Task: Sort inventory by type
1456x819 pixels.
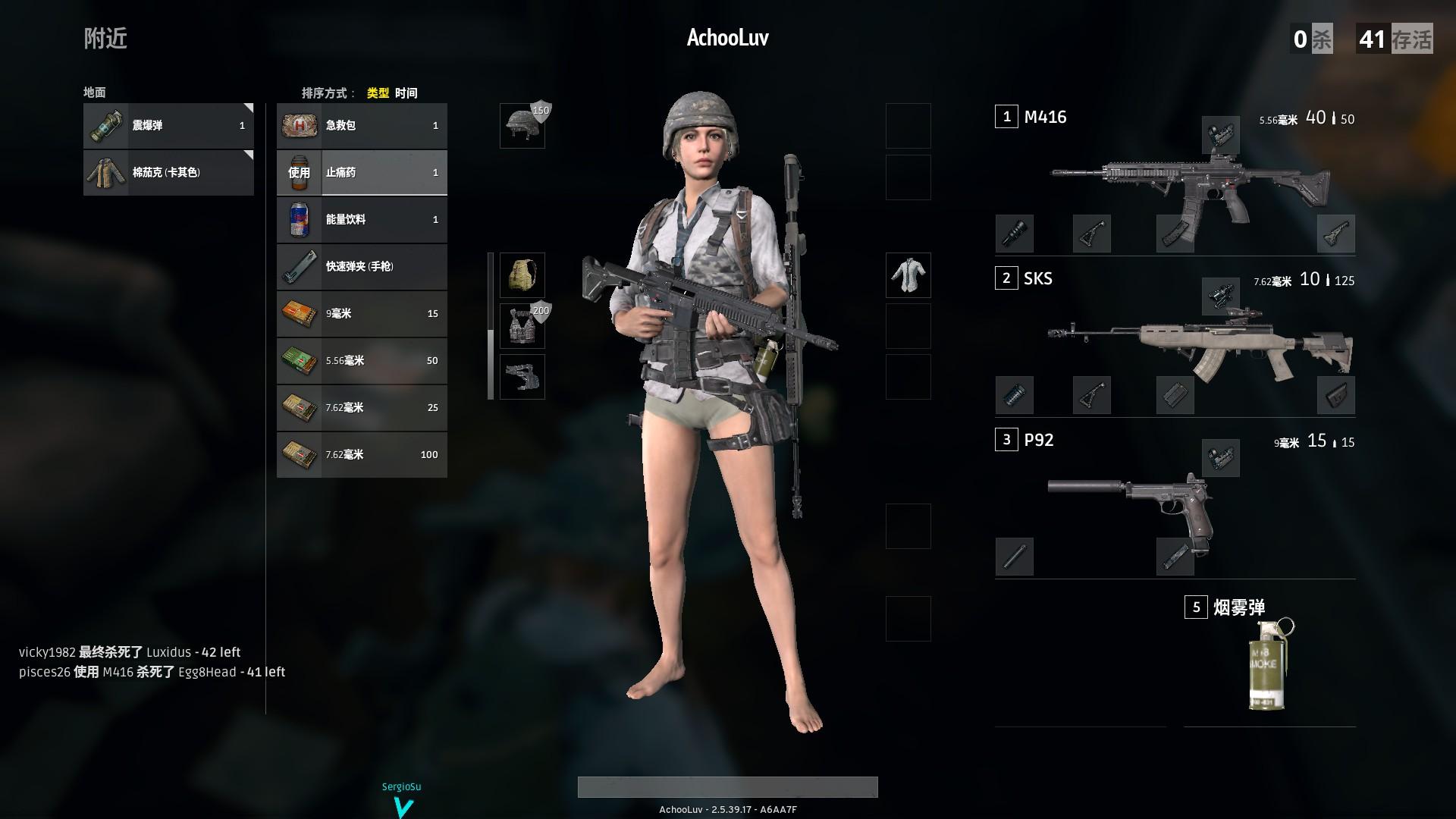Action: pyautogui.click(x=378, y=93)
